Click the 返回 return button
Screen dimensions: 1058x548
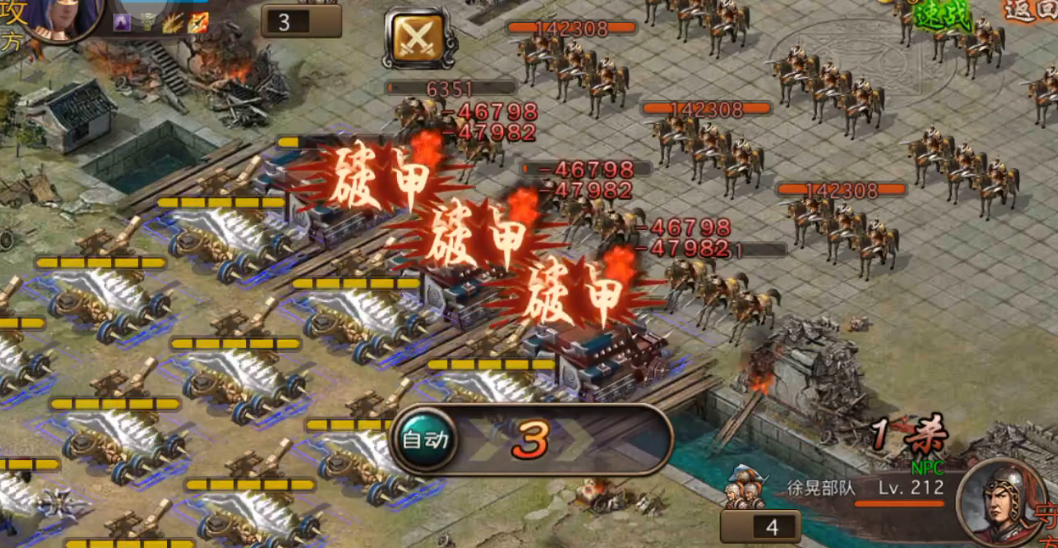coord(1032,11)
